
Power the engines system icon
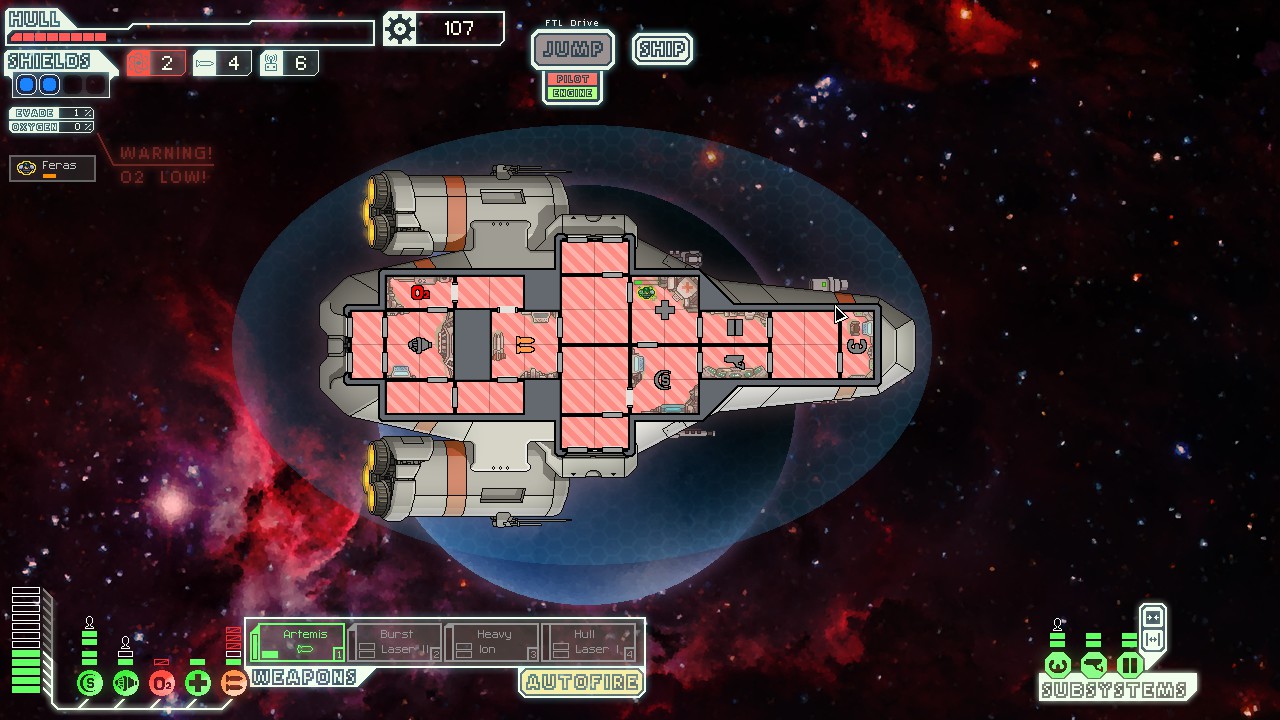click(x=126, y=683)
